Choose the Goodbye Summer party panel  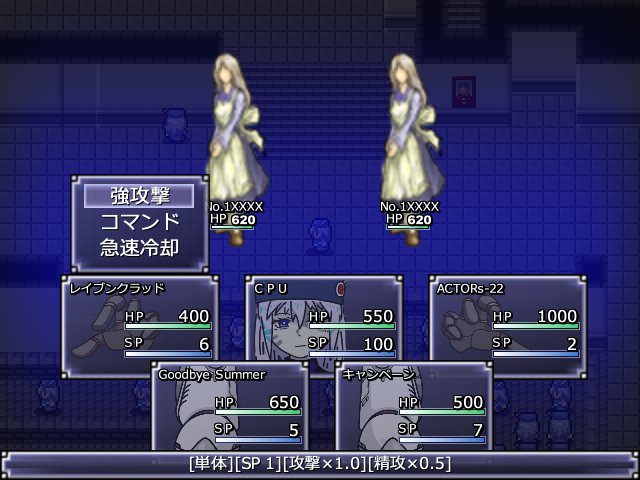click(230, 410)
